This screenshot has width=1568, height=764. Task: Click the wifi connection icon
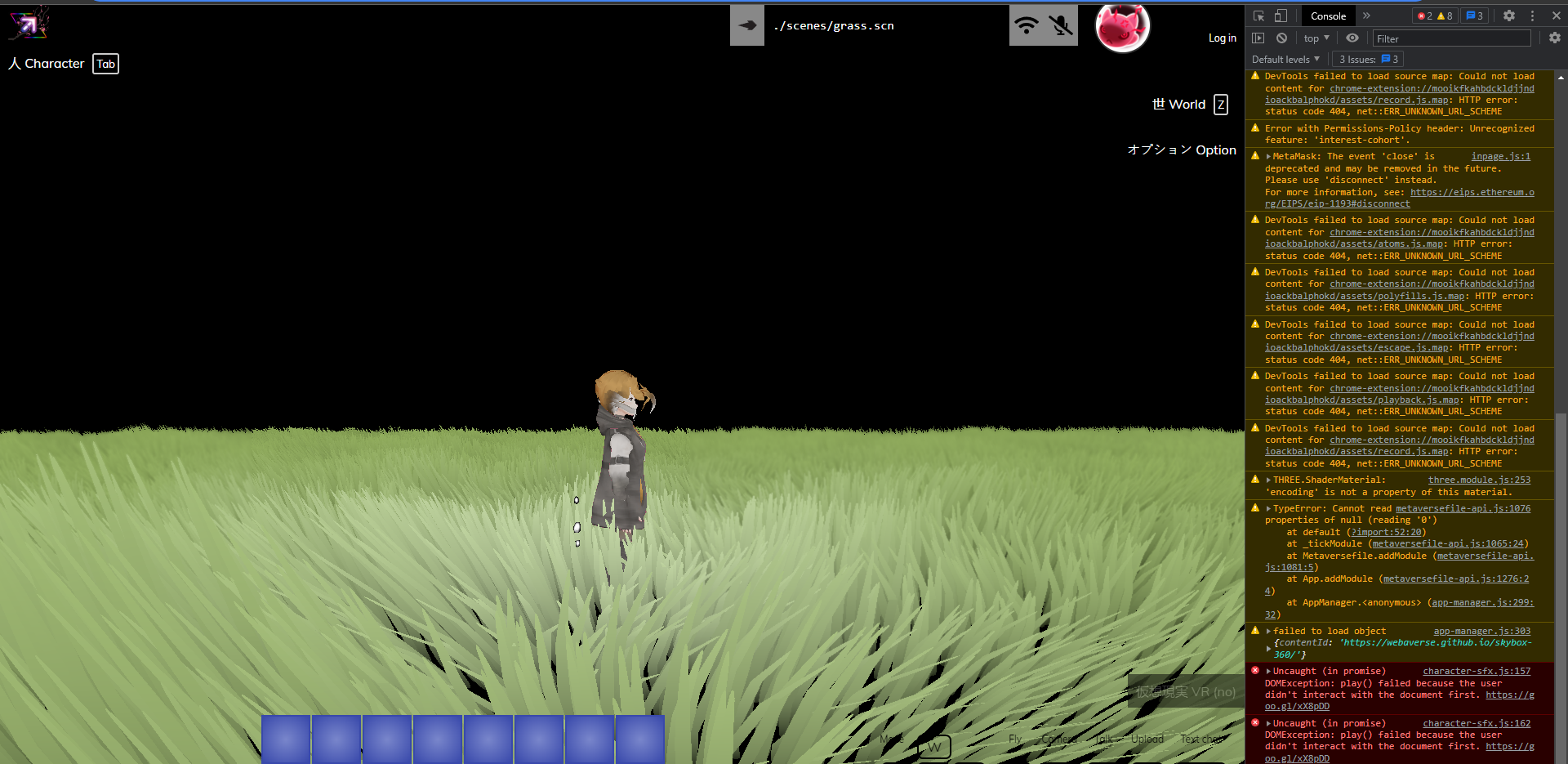(1027, 25)
